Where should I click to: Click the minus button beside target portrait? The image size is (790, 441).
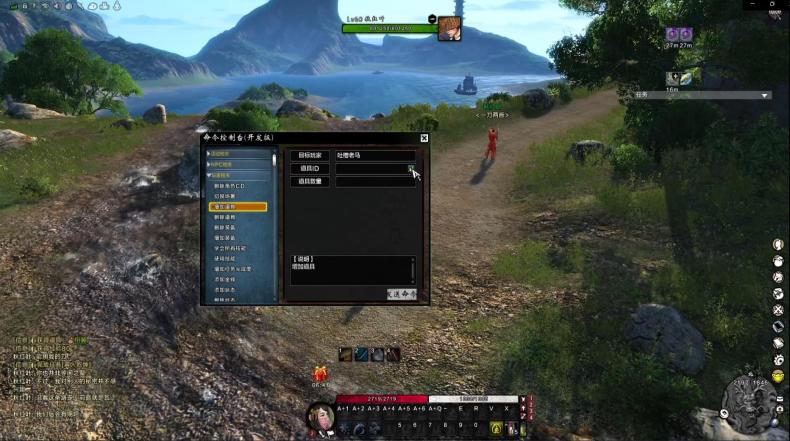432,18
